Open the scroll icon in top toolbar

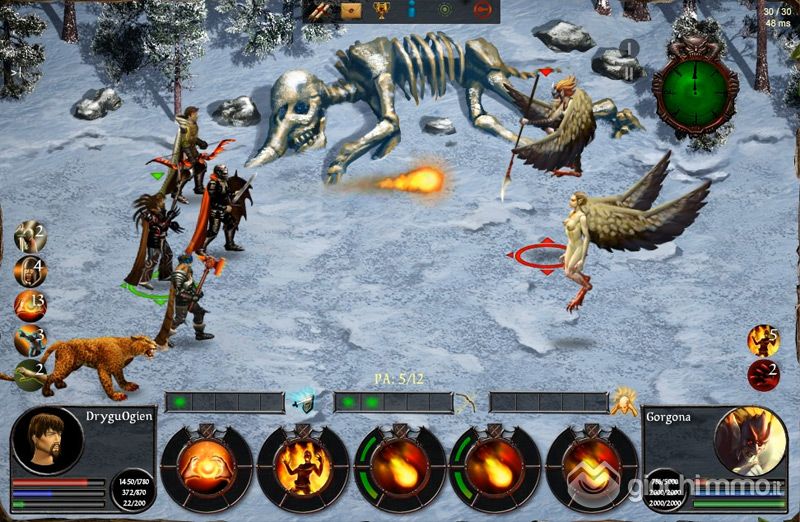(318, 11)
